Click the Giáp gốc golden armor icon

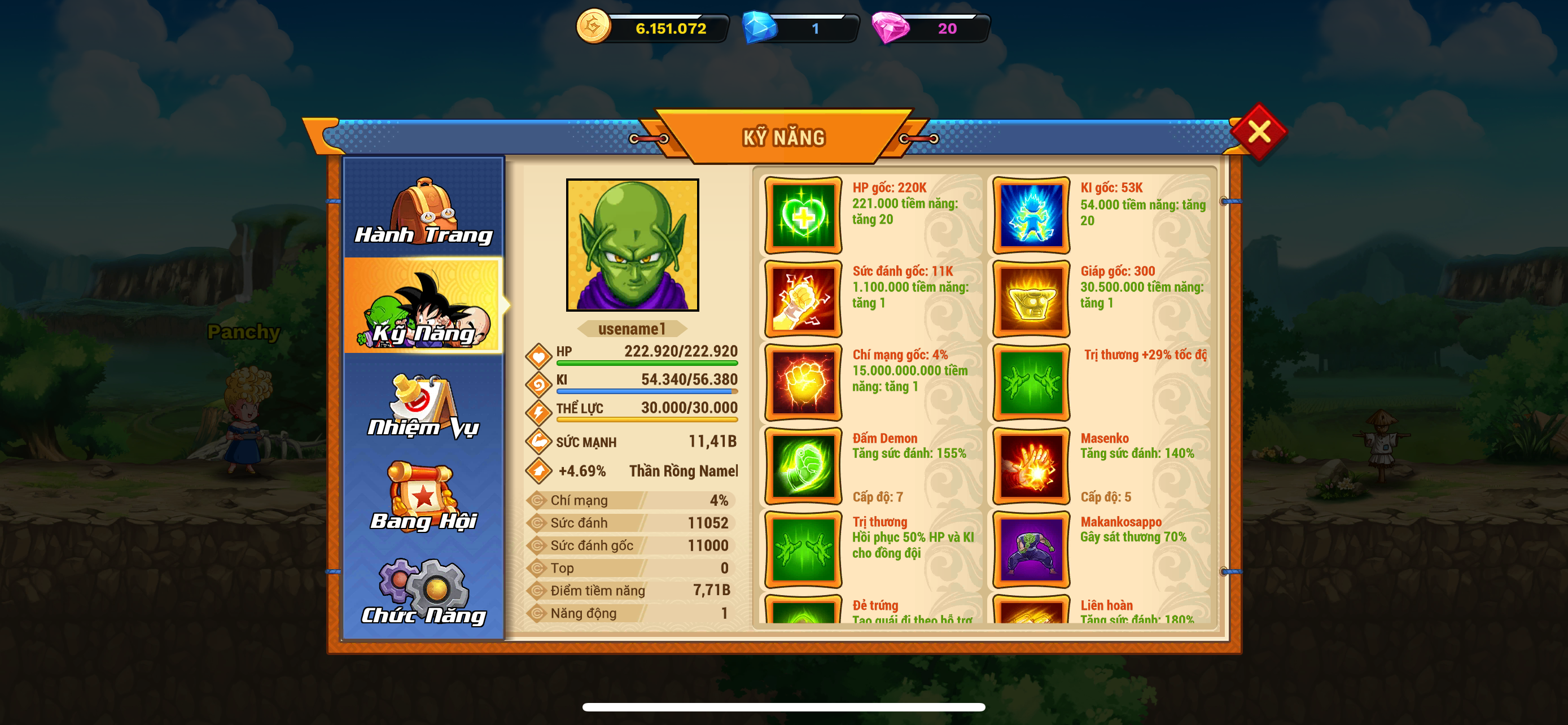click(x=1031, y=299)
